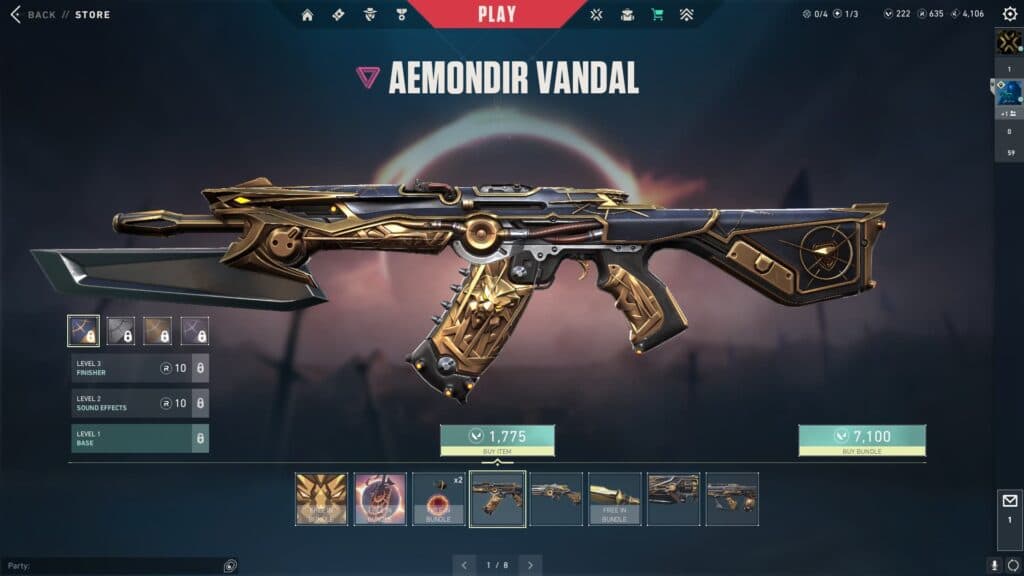View the gold melee blade thumbnail
The image size is (1024, 576).
click(614, 498)
